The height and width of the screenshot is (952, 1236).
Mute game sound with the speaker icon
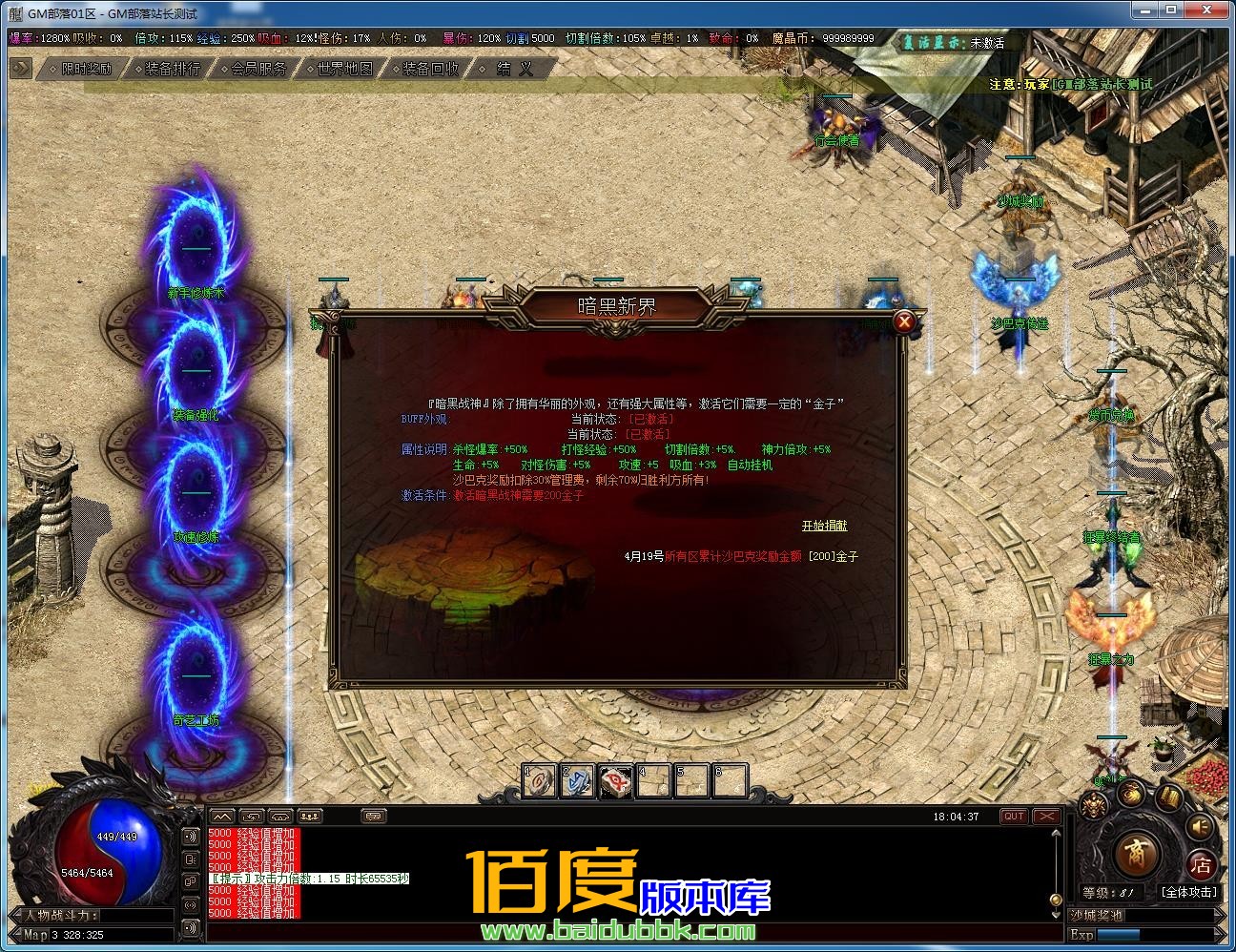coord(1198,826)
